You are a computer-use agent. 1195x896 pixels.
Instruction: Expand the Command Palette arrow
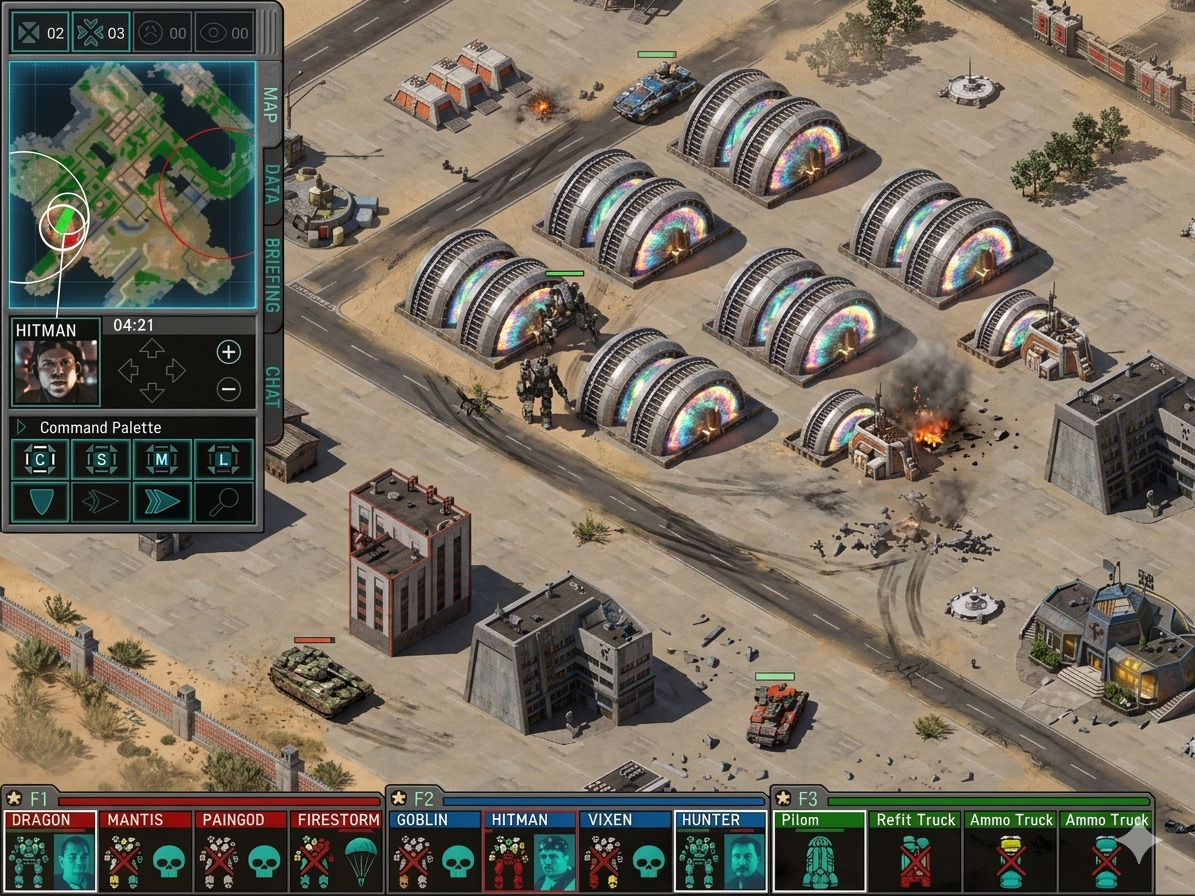coord(22,427)
